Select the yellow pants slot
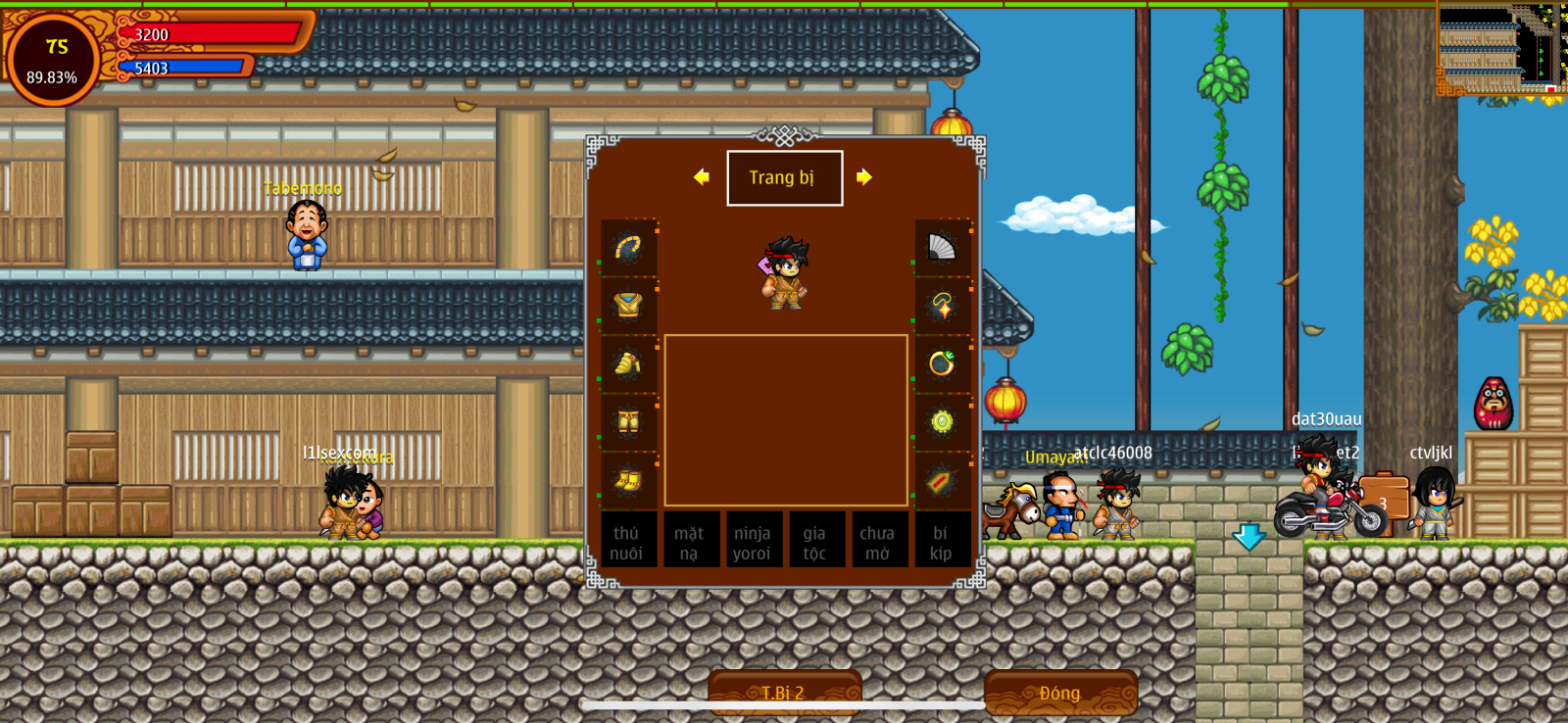 [x=628, y=422]
